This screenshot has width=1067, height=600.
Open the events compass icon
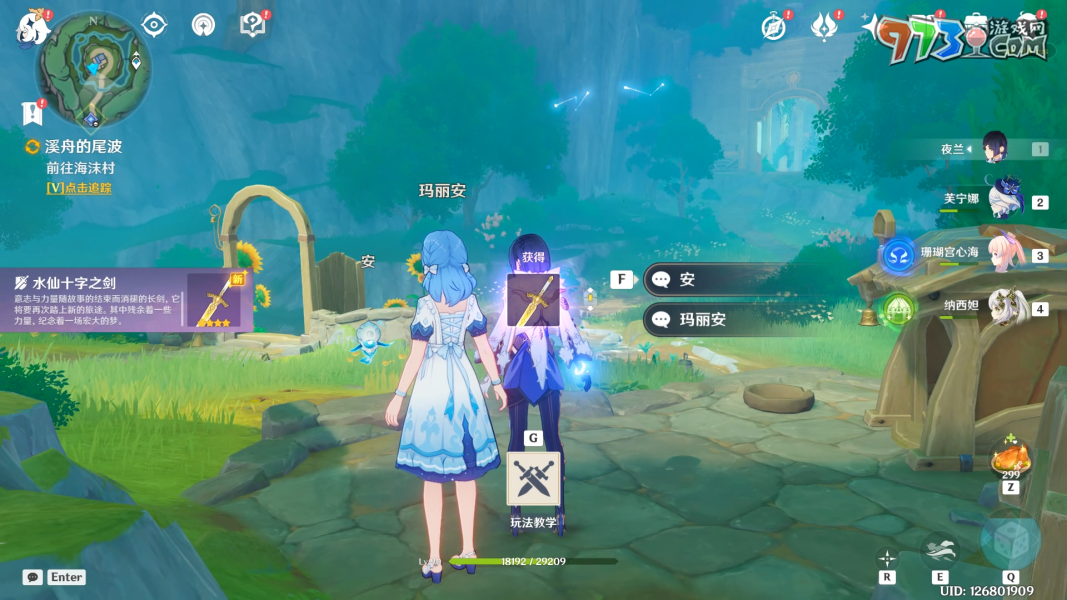click(x=773, y=27)
